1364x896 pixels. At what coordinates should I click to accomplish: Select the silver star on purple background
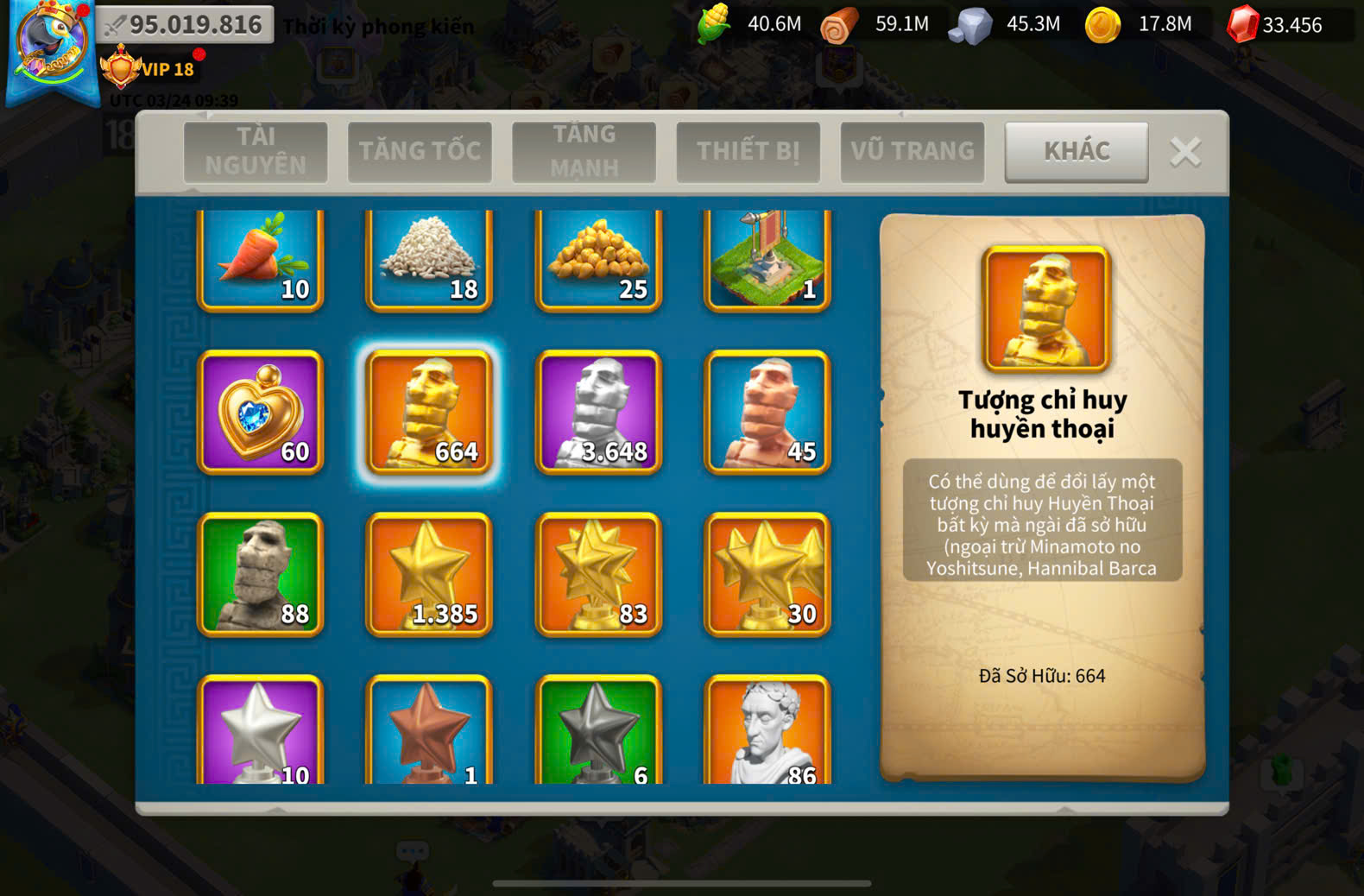pos(261,730)
